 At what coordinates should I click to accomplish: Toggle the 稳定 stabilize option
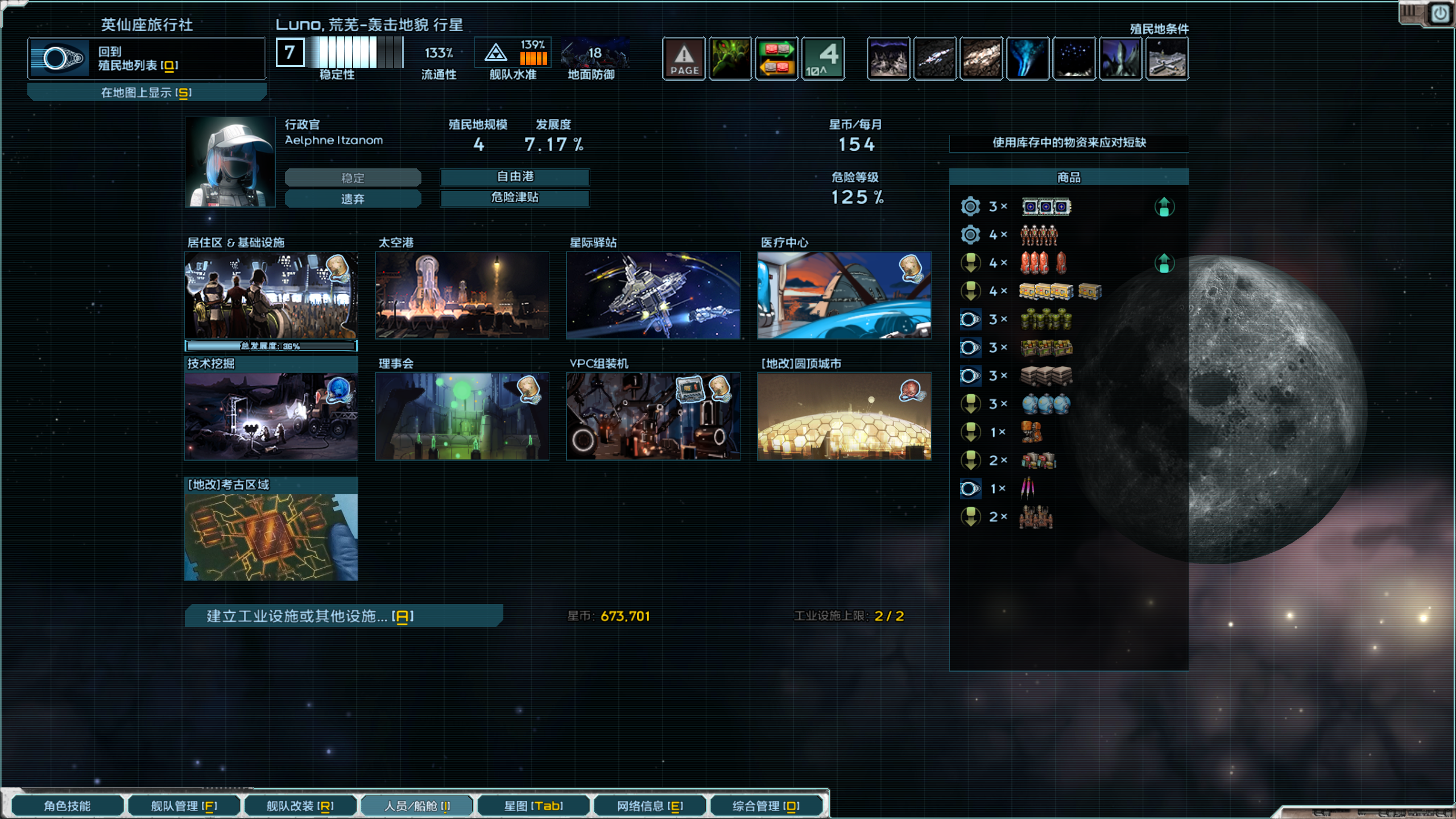coord(353,177)
